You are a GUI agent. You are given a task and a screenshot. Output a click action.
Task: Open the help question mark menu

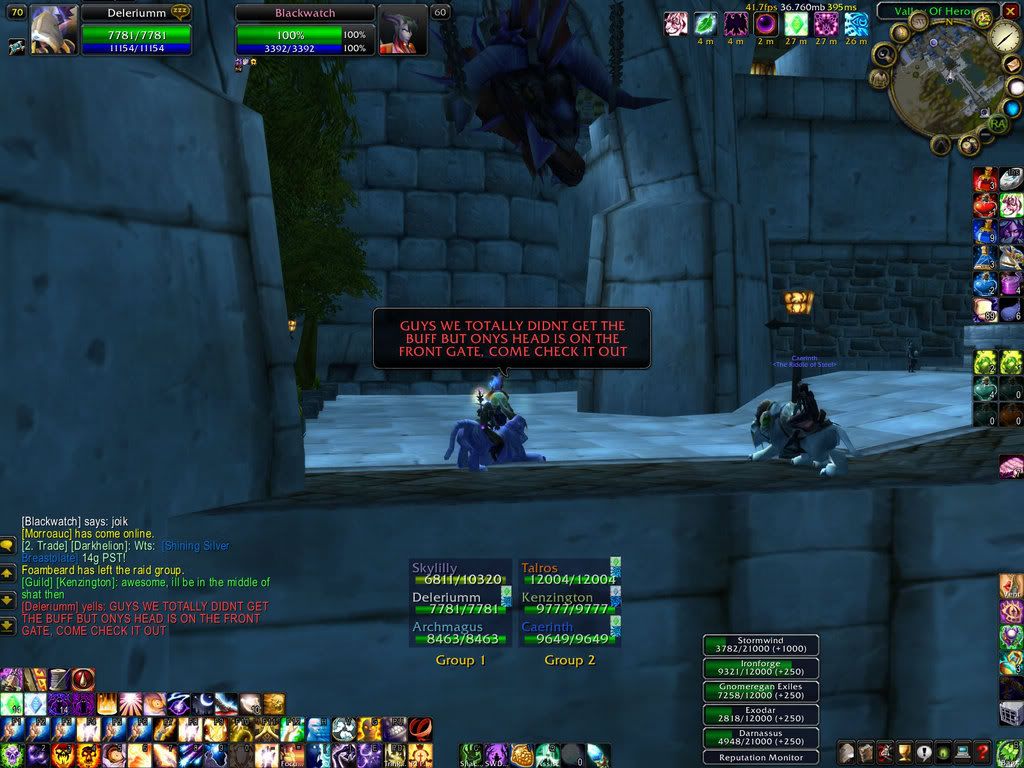983,752
